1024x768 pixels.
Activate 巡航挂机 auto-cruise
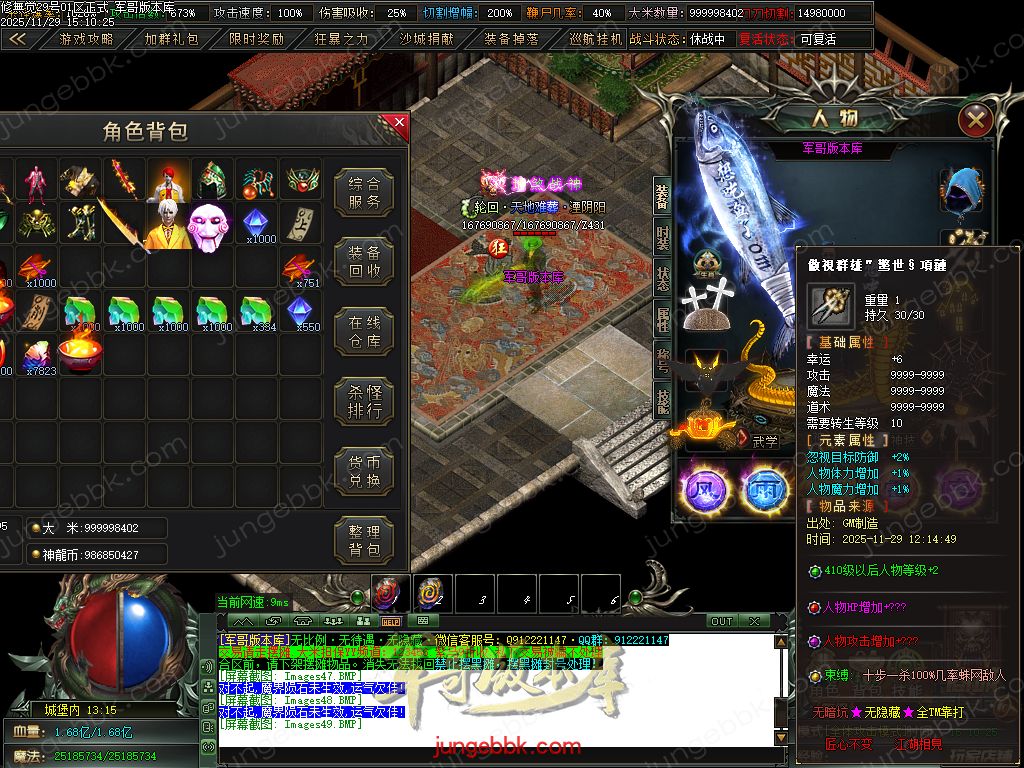point(596,40)
